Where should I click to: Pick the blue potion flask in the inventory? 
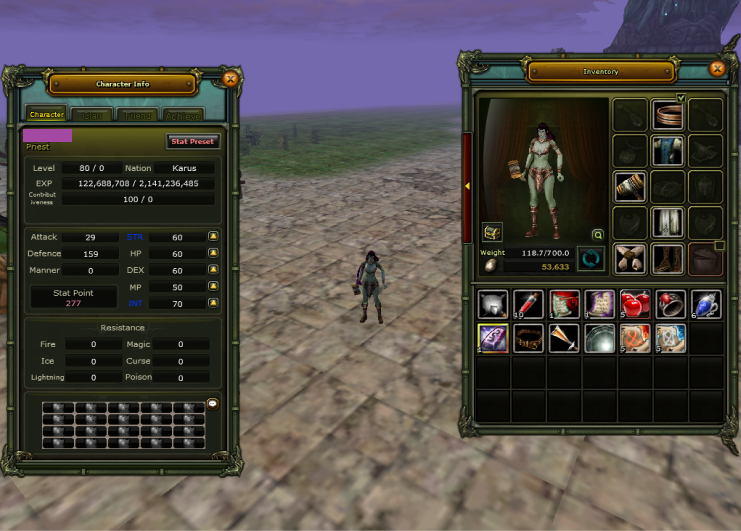coord(705,304)
